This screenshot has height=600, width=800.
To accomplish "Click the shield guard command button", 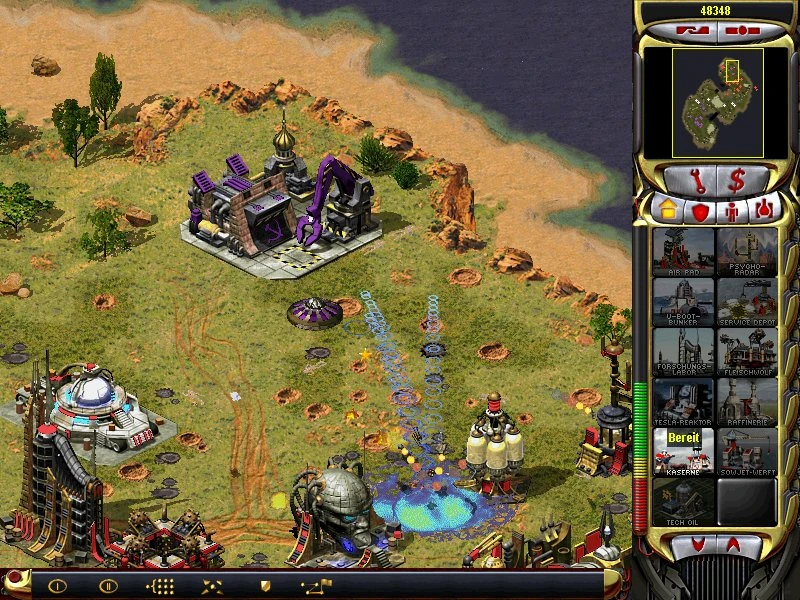I will click(265, 586).
